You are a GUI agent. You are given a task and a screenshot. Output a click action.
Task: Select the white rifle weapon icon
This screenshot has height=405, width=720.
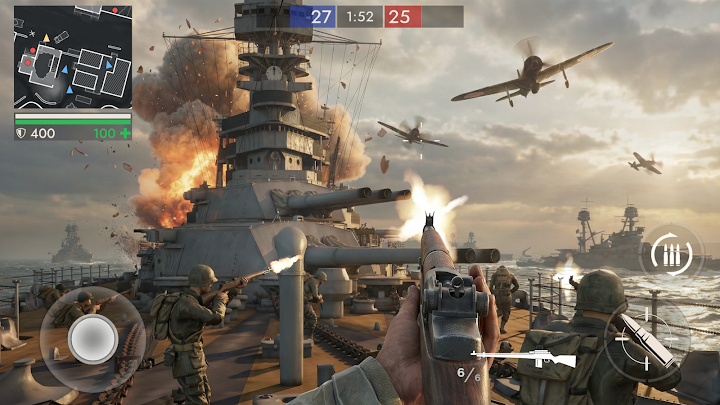pyautogui.click(x=522, y=358)
